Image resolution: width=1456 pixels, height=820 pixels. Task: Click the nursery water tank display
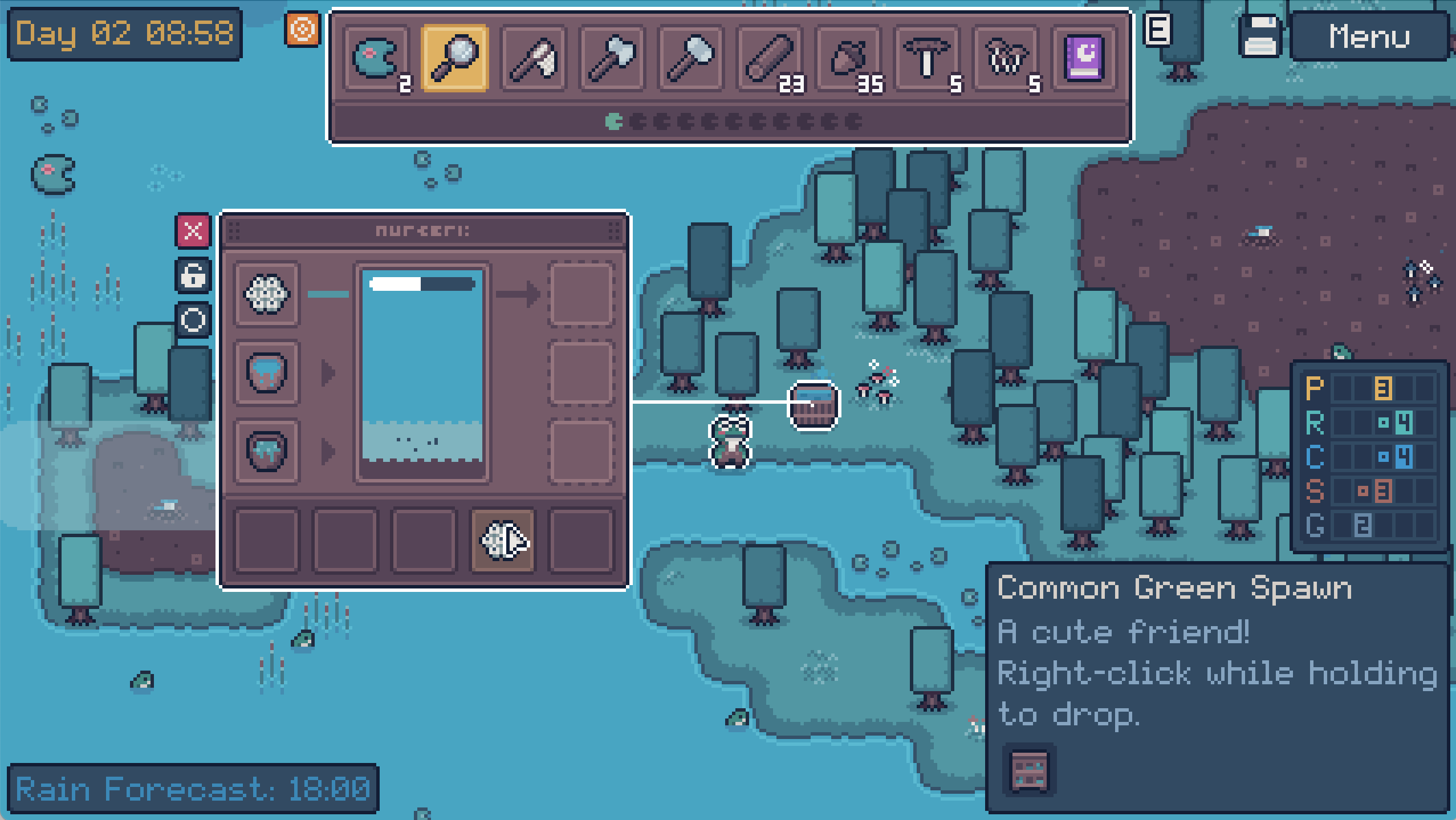(x=422, y=374)
